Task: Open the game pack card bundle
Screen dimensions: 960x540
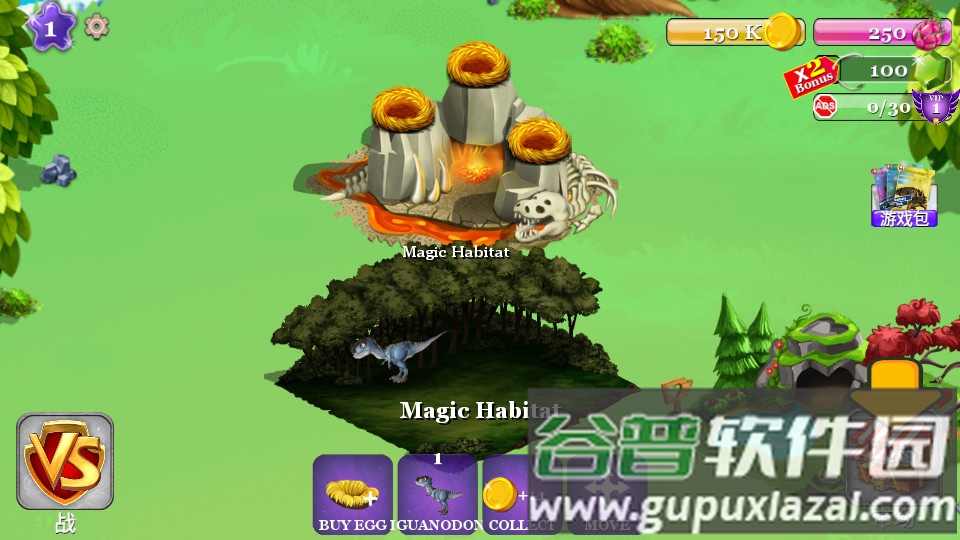Action: pos(903,195)
